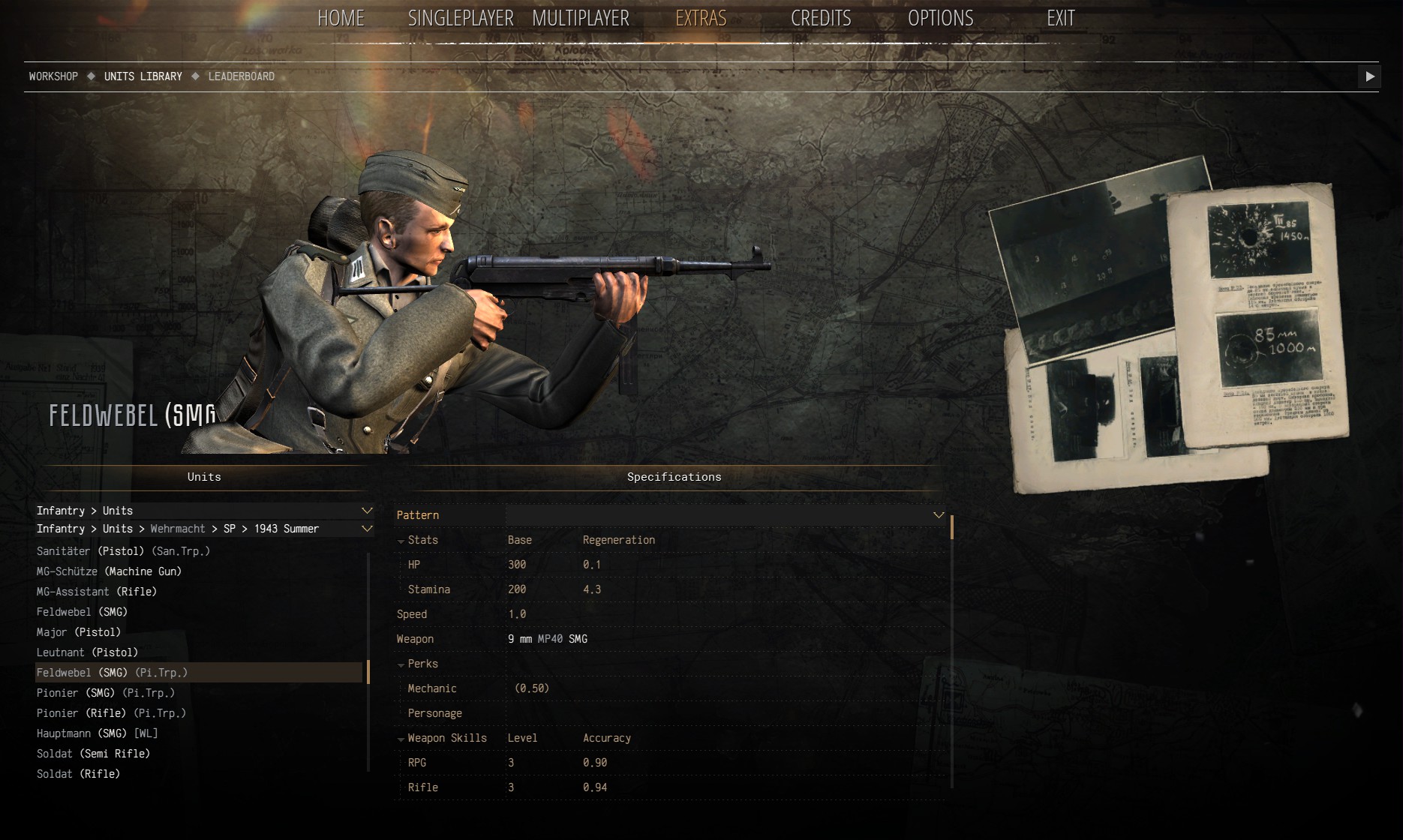Show the Credits page
Image resolution: width=1403 pixels, height=840 pixels.
(x=821, y=19)
